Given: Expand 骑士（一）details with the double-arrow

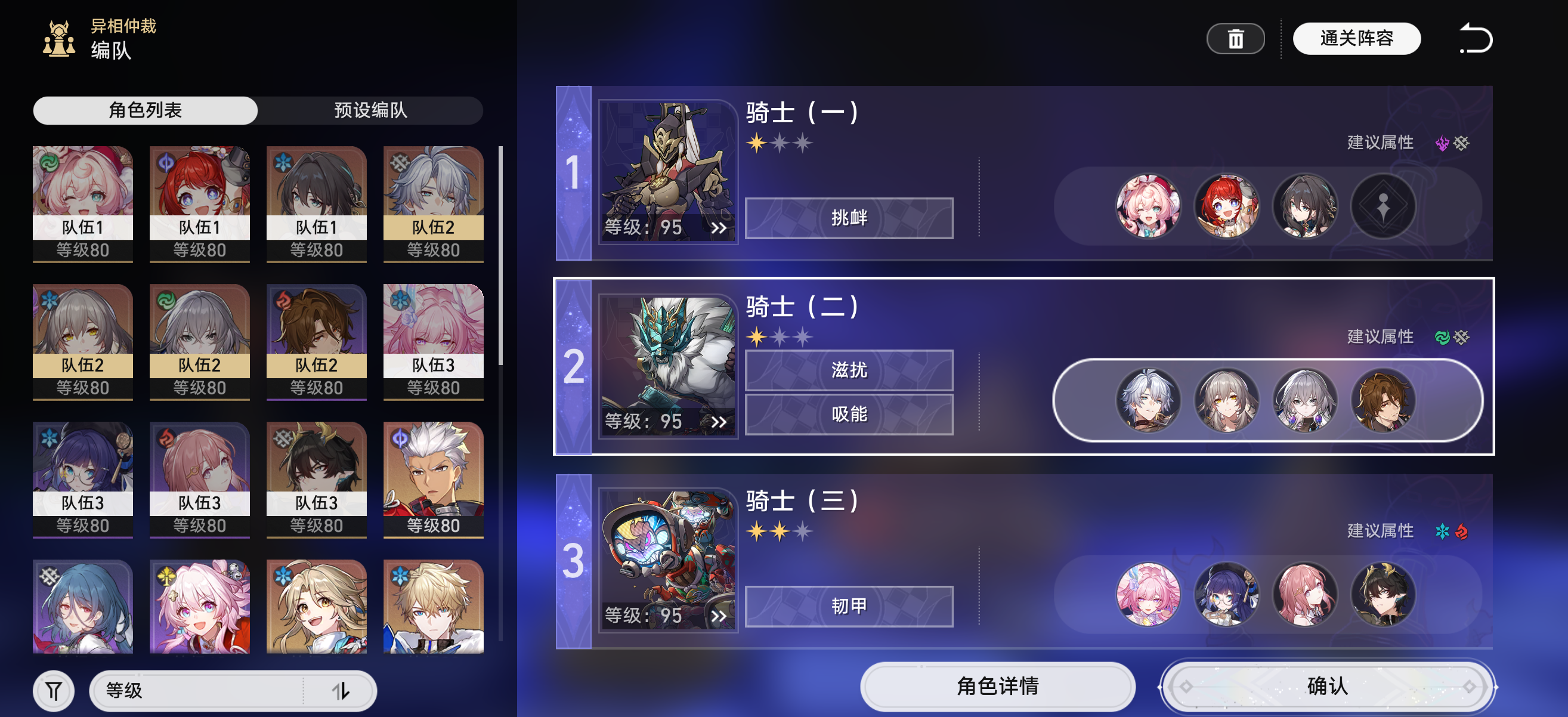Looking at the screenshot, I should [x=719, y=228].
